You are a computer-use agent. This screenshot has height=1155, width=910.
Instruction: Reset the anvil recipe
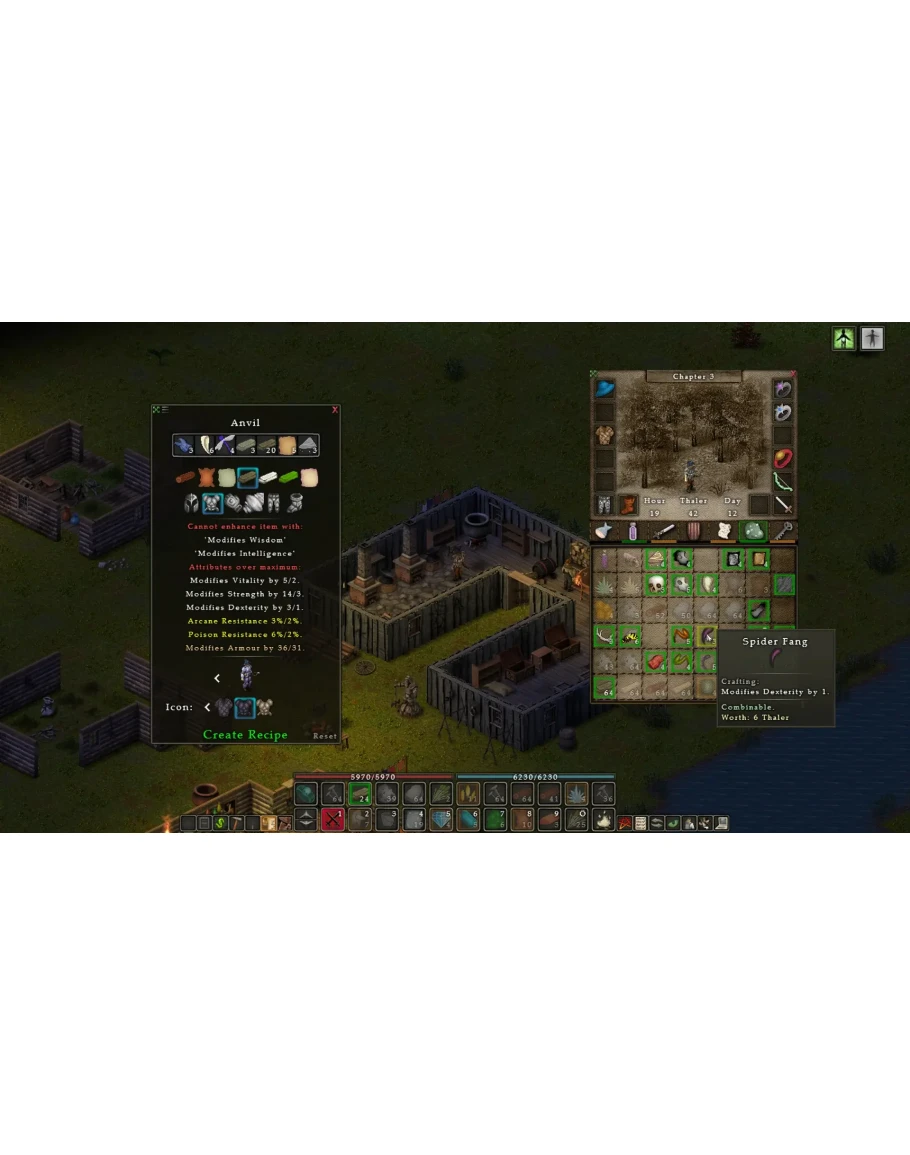click(325, 736)
